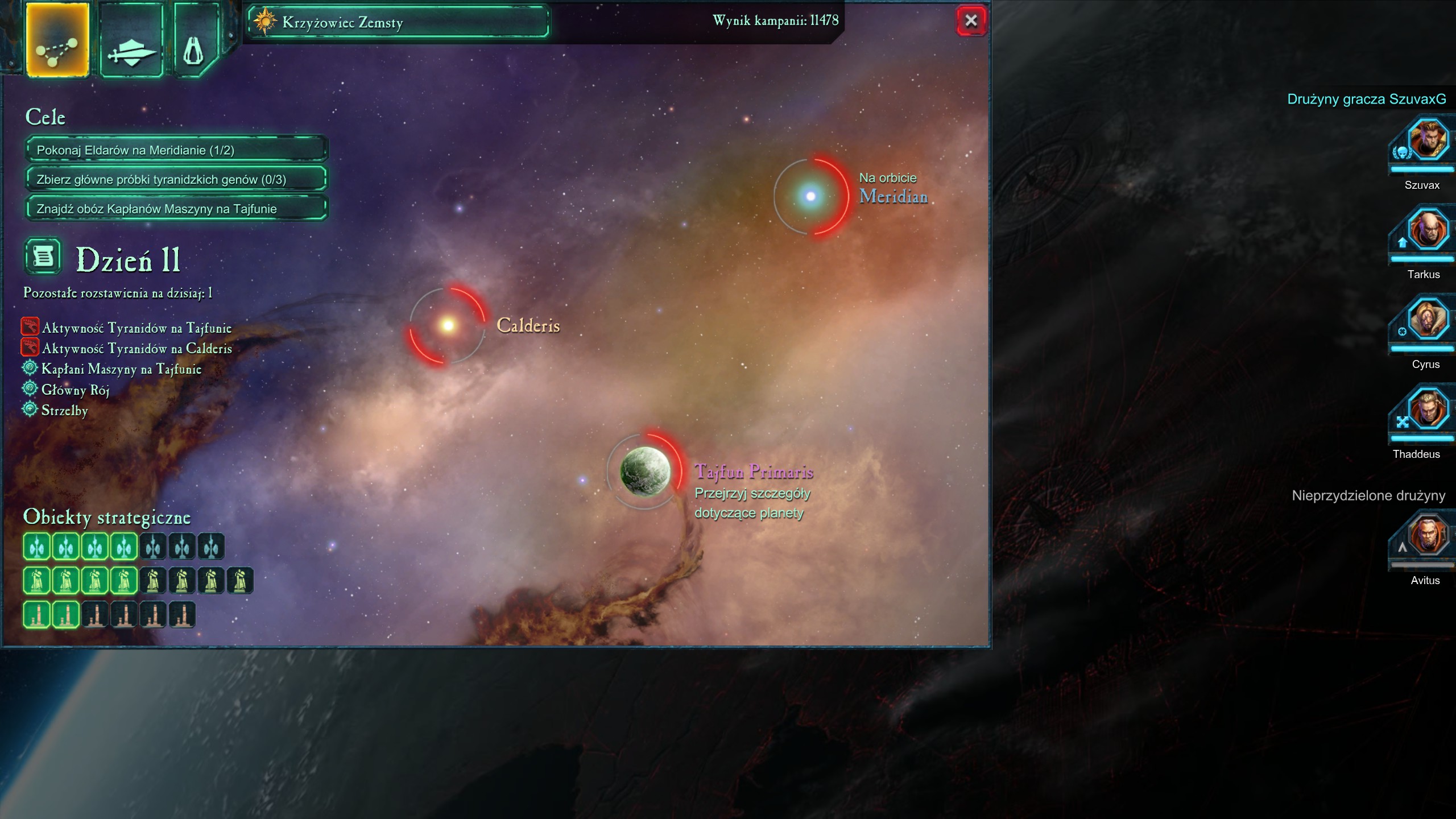Pick the unassigned Avitus squad
The width and height of the screenshot is (1456, 819).
1426,537
